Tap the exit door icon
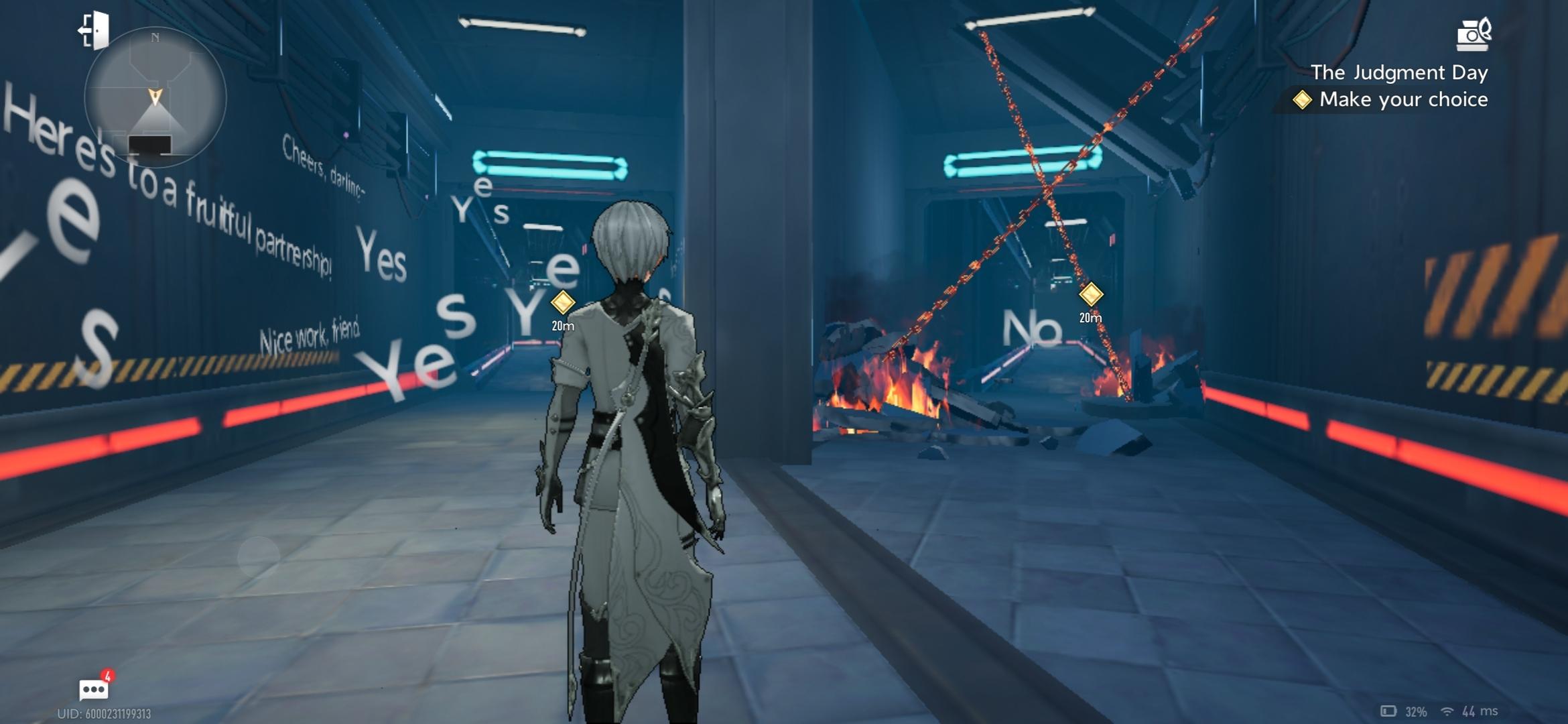 [x=94, y=30]
